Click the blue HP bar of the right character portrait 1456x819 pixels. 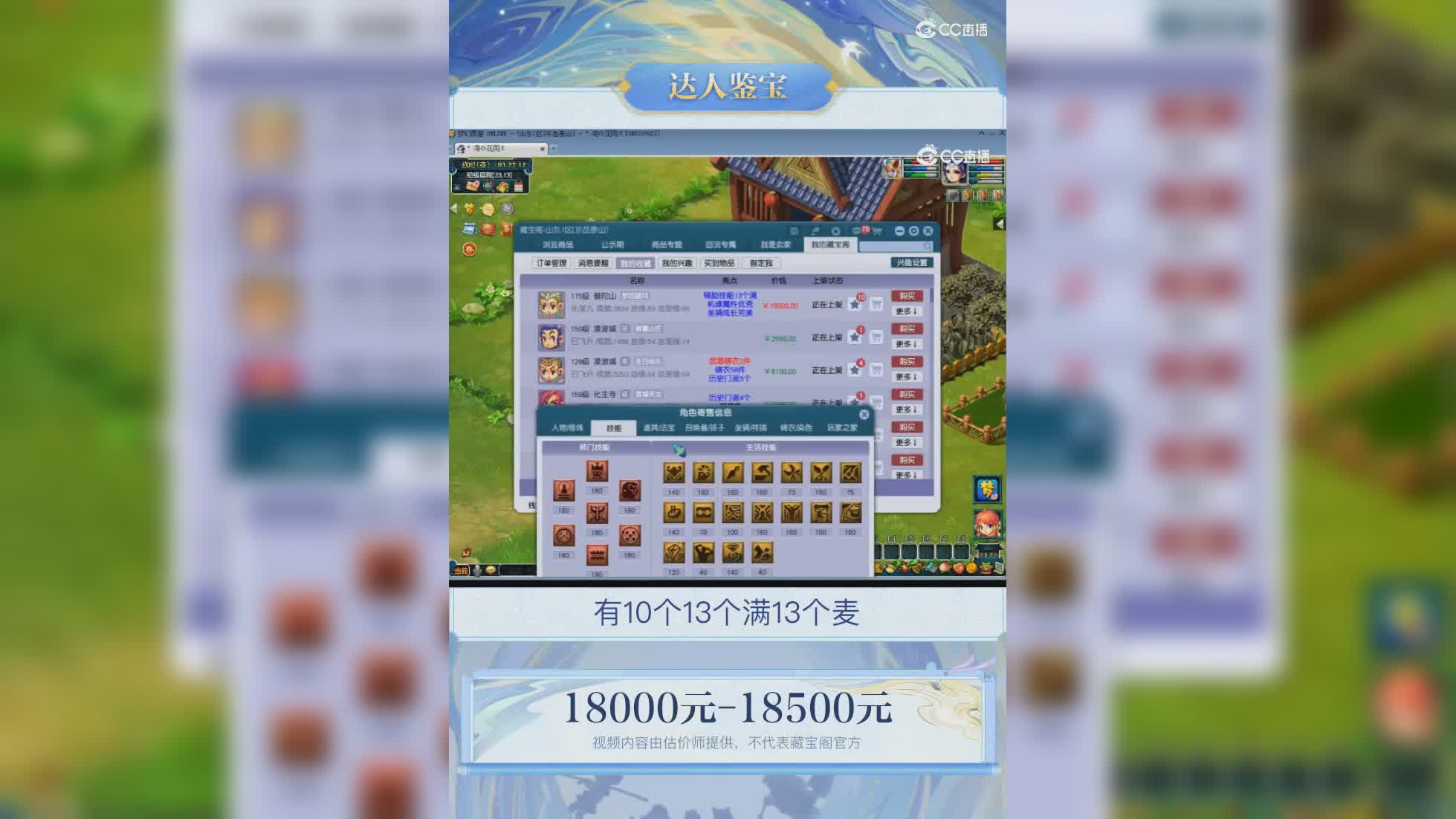(x=986, y=169)
